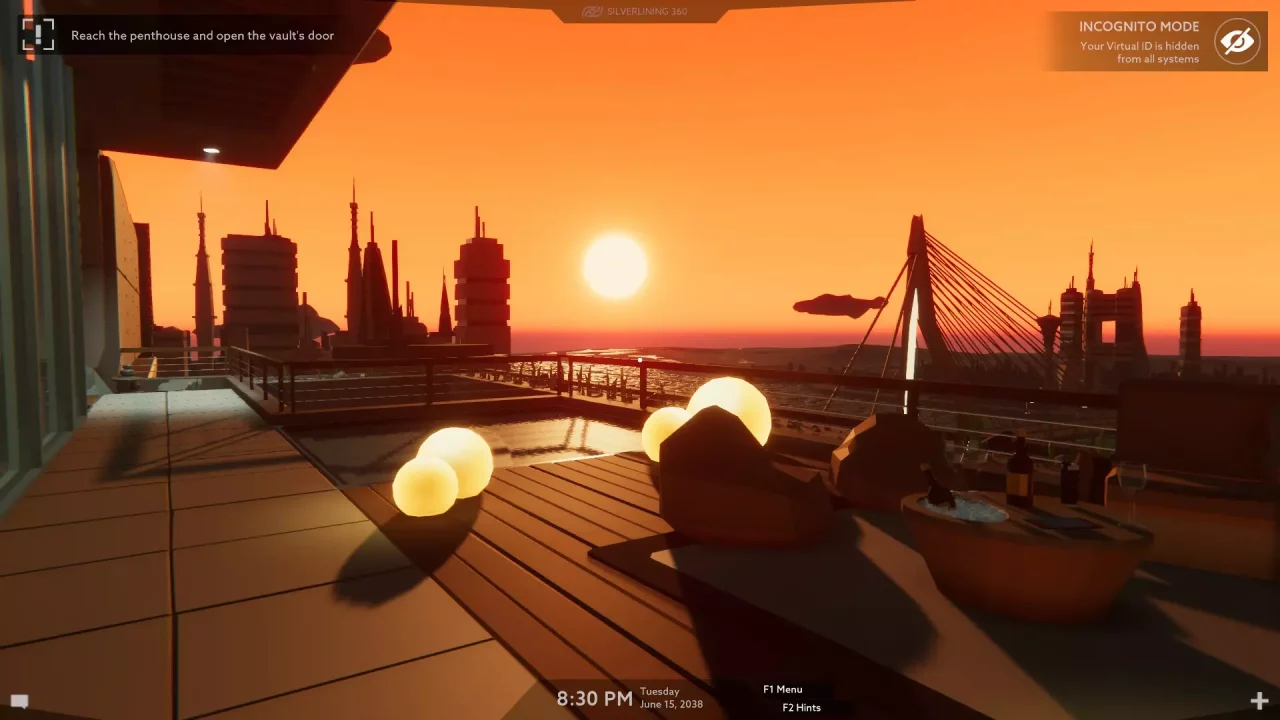The image size is (1280, 720).
Task: Click the objective tracker bracket icon
Action: pyautogui.click(x=38, y=35)
